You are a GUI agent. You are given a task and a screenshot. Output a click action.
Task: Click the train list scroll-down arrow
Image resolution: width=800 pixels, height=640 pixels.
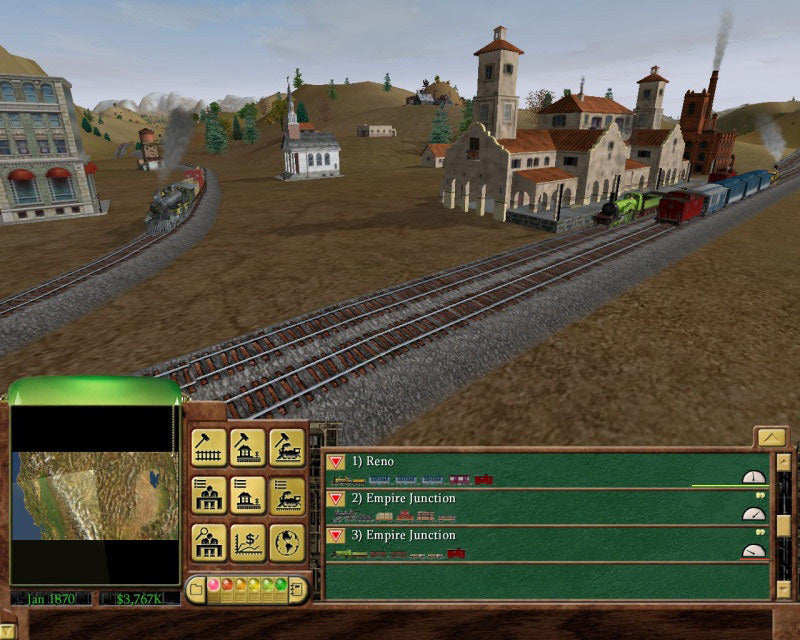pyautogui.click(x=783, y=589)
